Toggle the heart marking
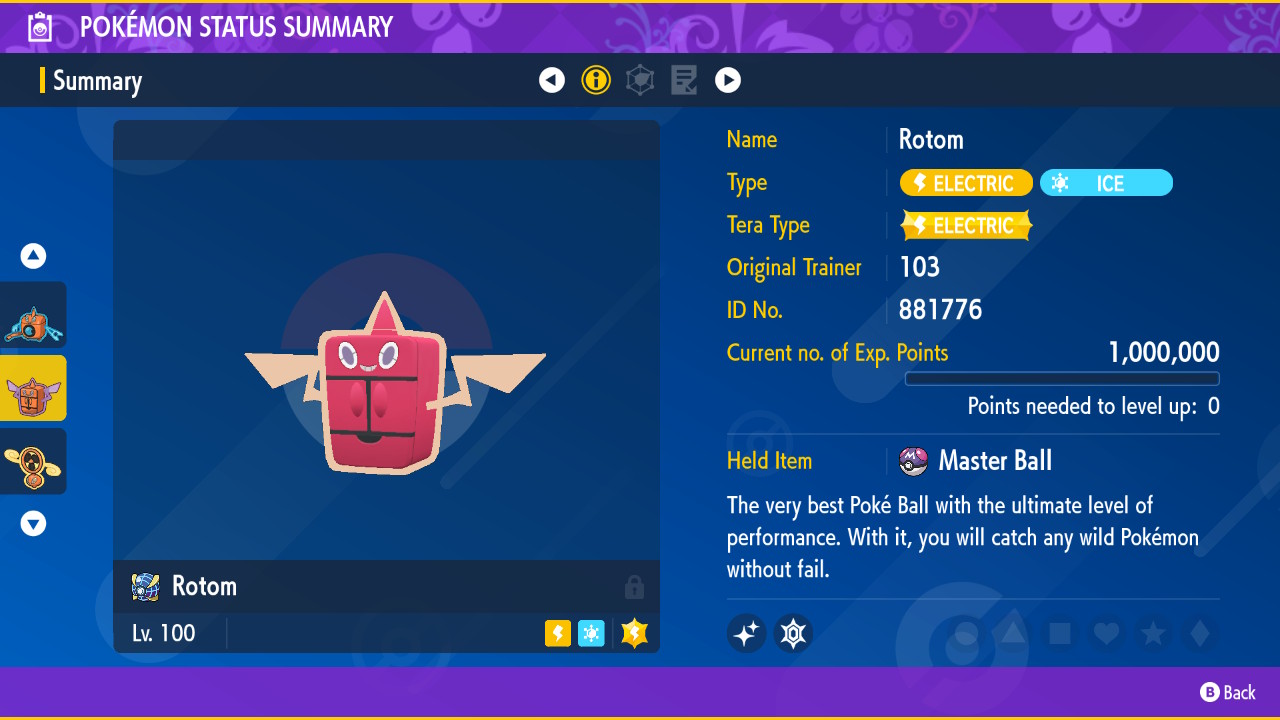The image size is (1280, 720). (x=1105, y=633)
